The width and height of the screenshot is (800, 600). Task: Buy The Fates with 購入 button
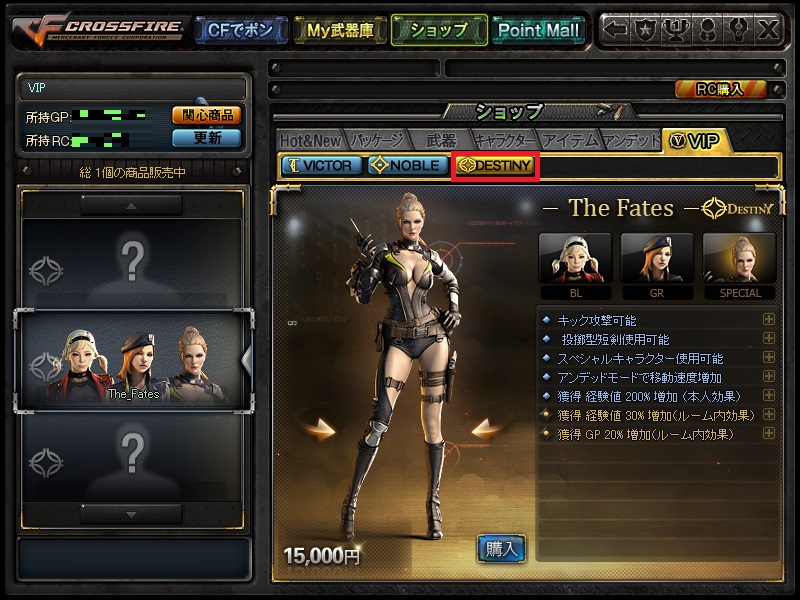pos(501,547)
